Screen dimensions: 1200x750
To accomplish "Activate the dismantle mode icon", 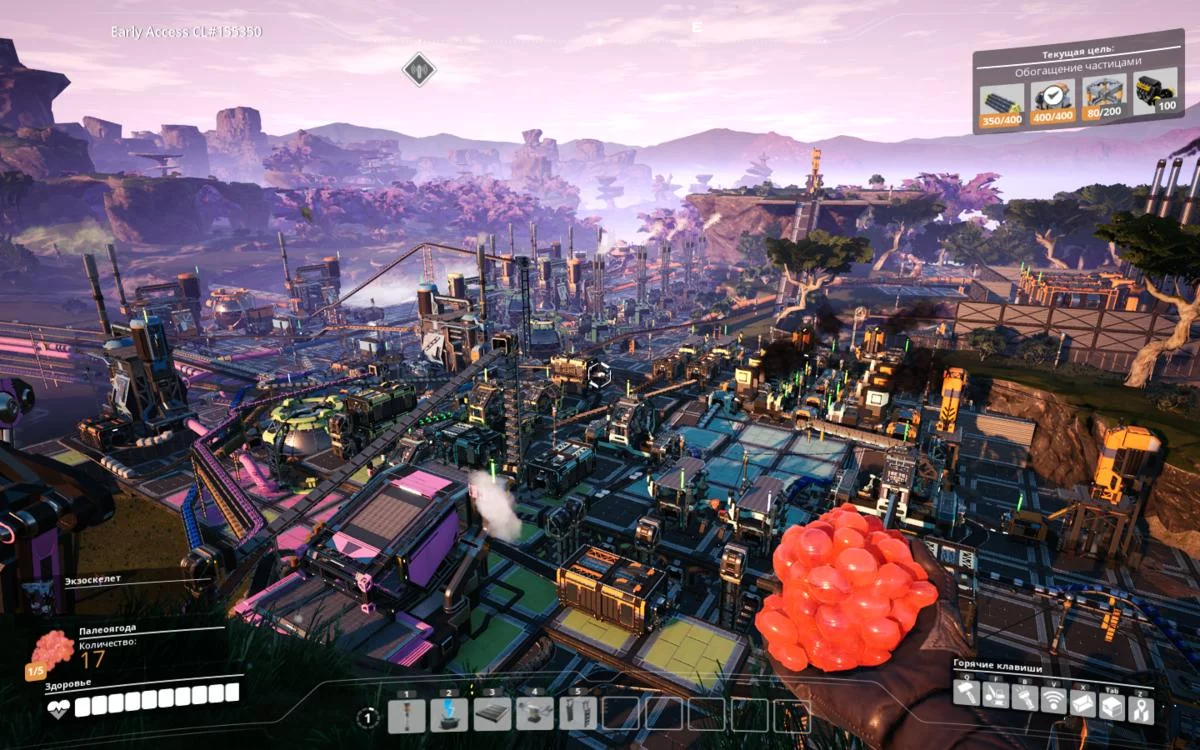I will click(x=995, y=696).
